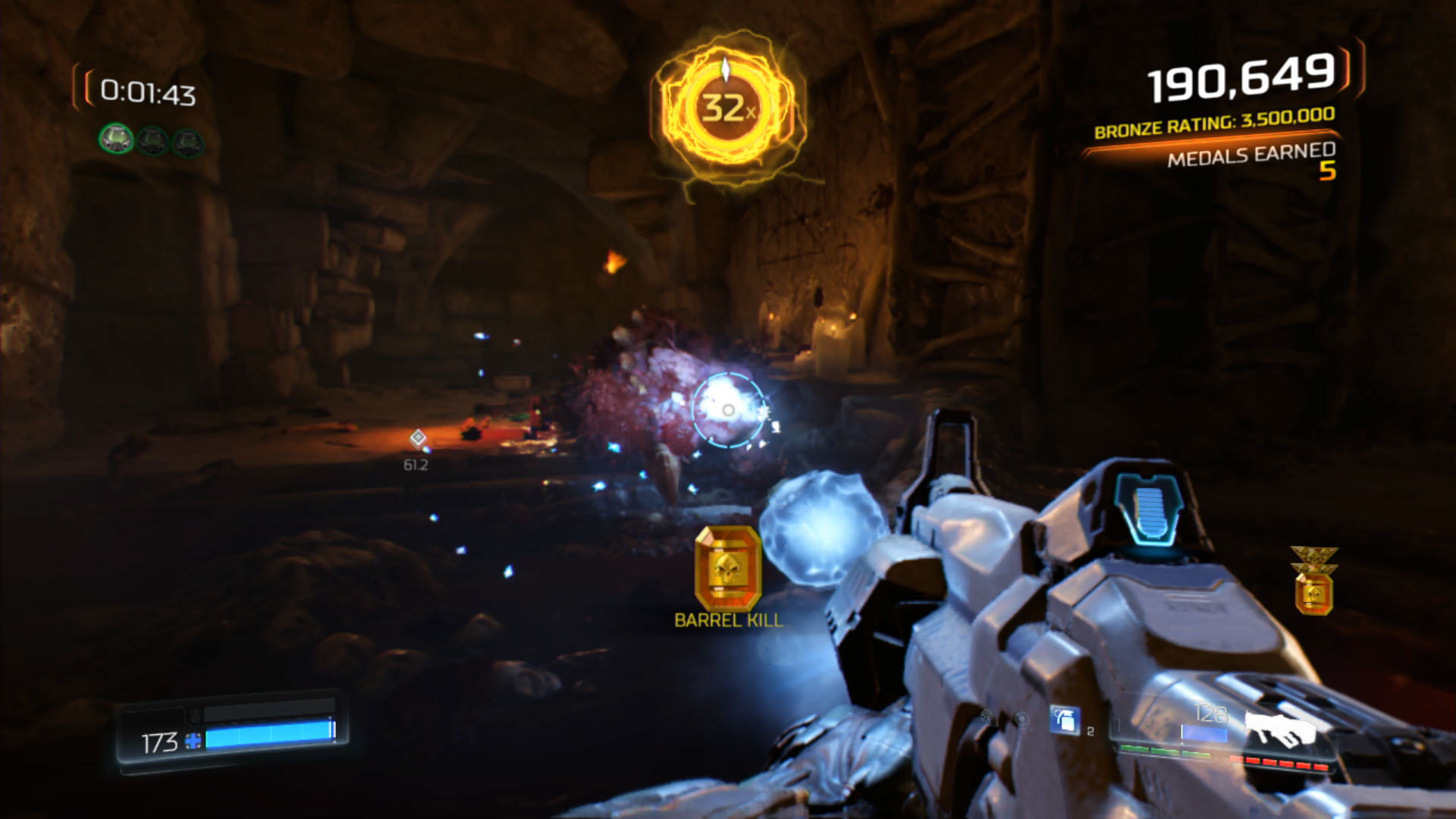Click the mission timer showing 0:01:43
The height and width of the screenshot is (819, 1456).
[x=149, y=93]
